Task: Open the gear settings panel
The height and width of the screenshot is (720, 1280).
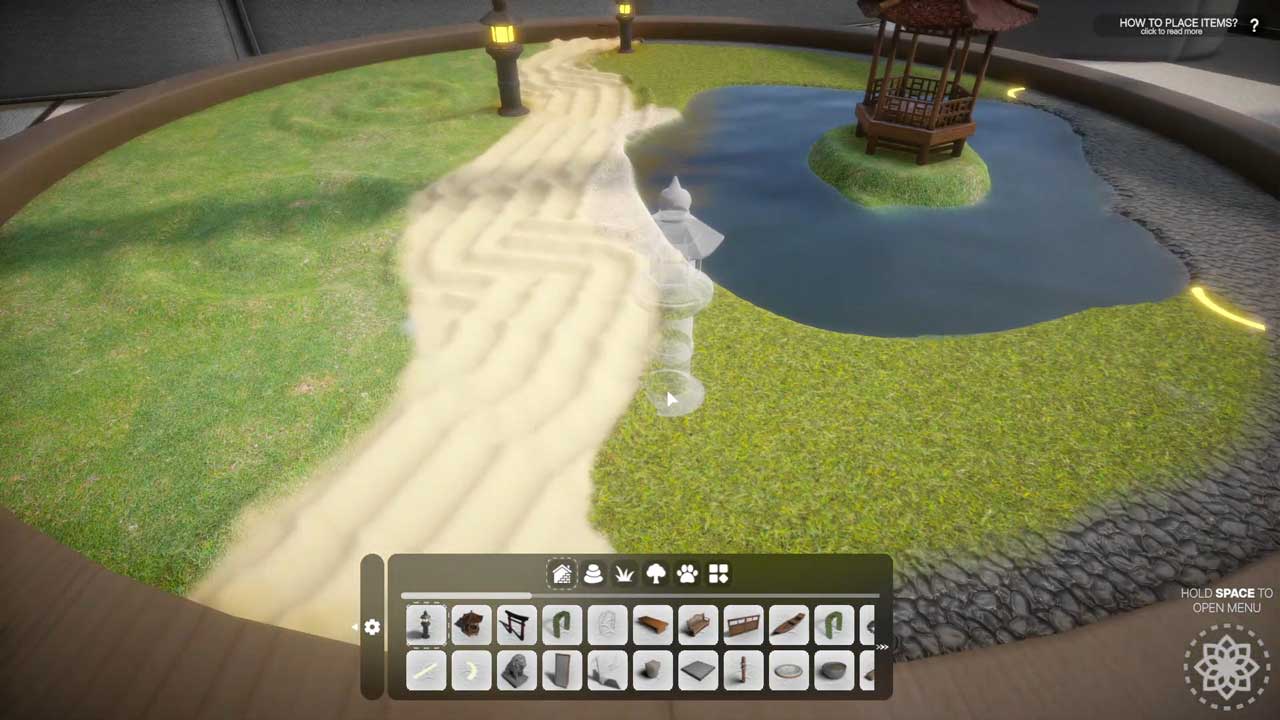Action: coord(372,627)
